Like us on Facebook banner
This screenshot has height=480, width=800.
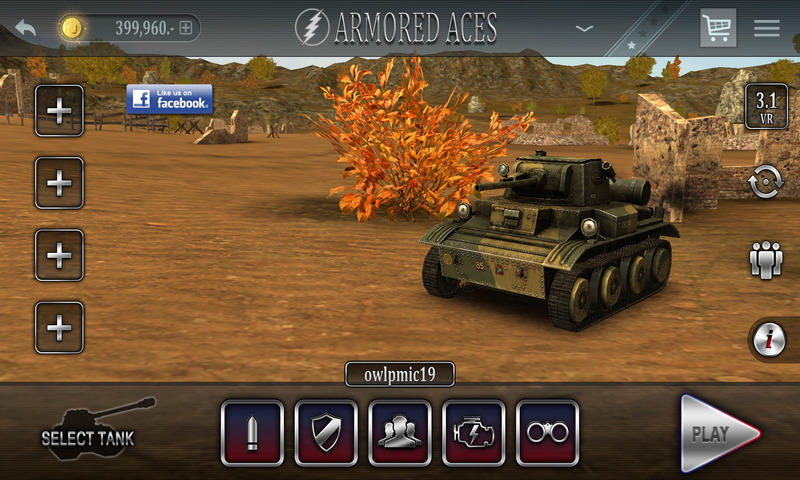click(x=169, y=98)
